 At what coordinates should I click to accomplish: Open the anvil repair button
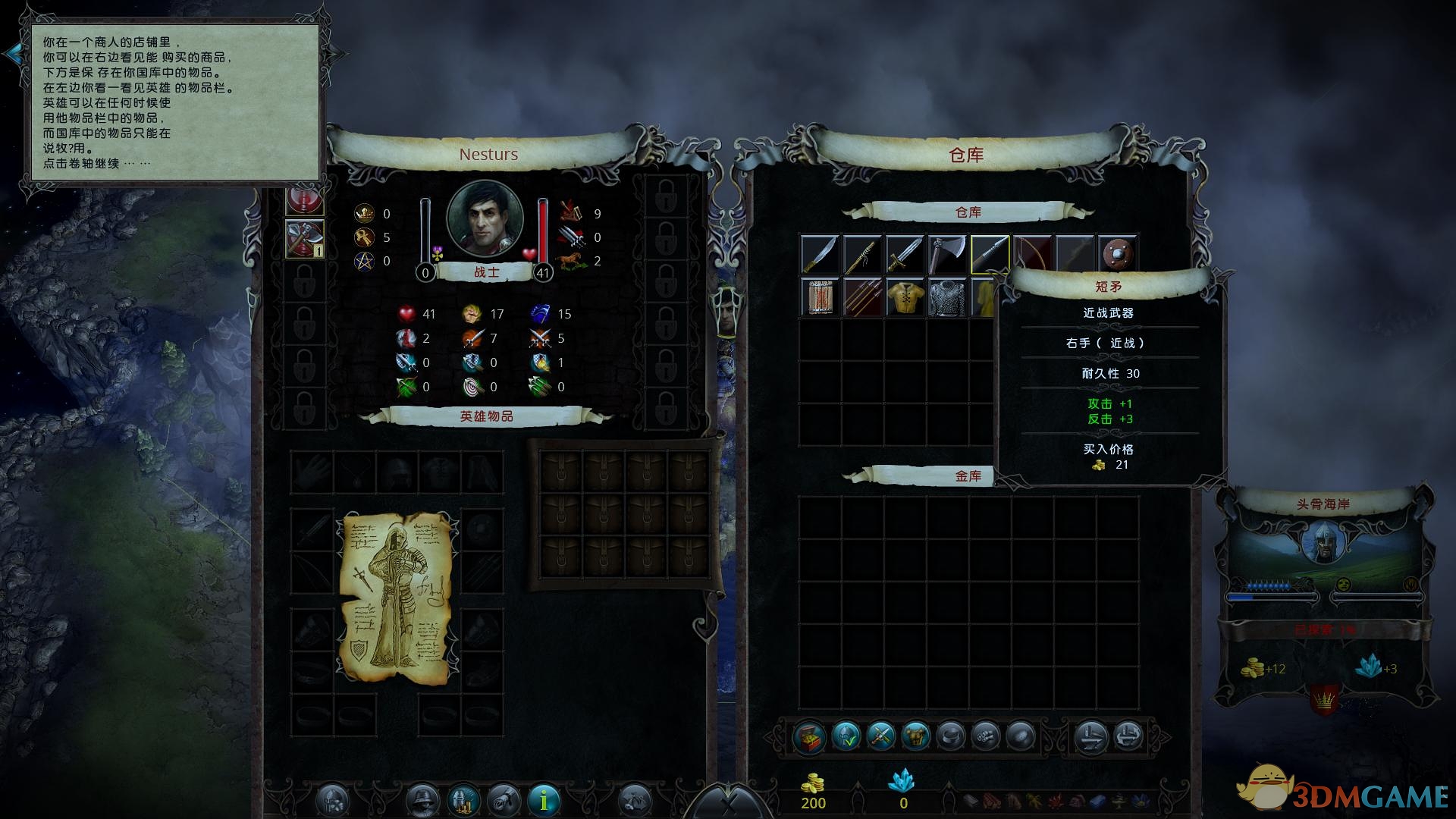coord(1090,736)
